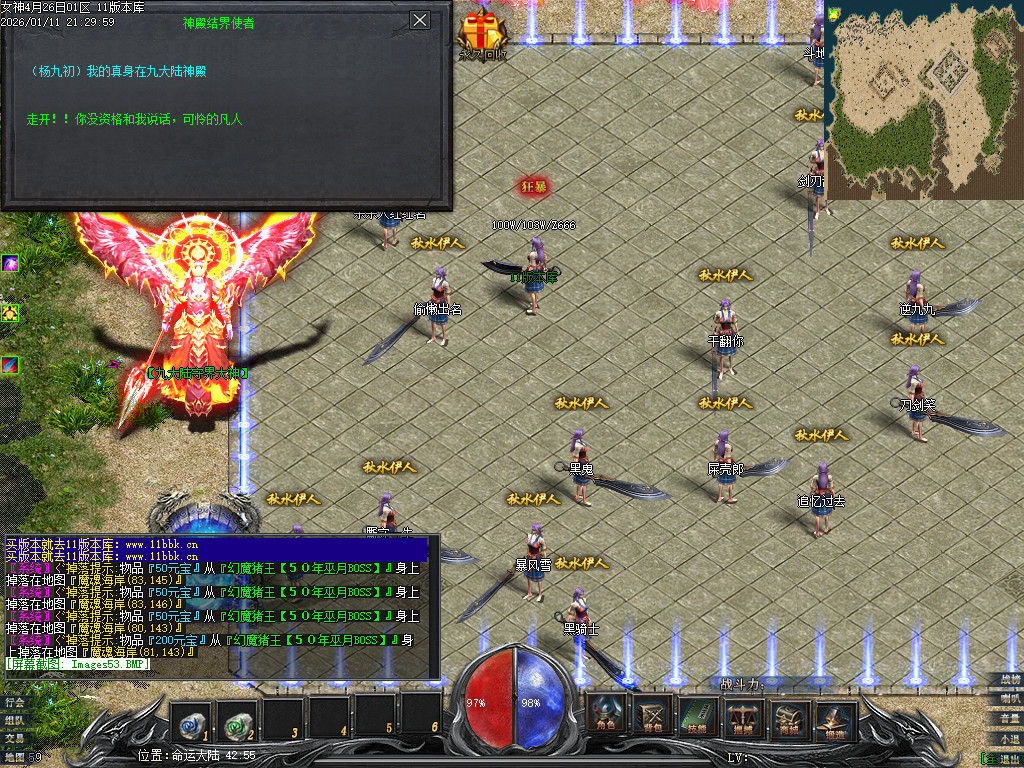Open the 组队 team menu
This screenshot has height=768, width=1024.
point(14,720)
